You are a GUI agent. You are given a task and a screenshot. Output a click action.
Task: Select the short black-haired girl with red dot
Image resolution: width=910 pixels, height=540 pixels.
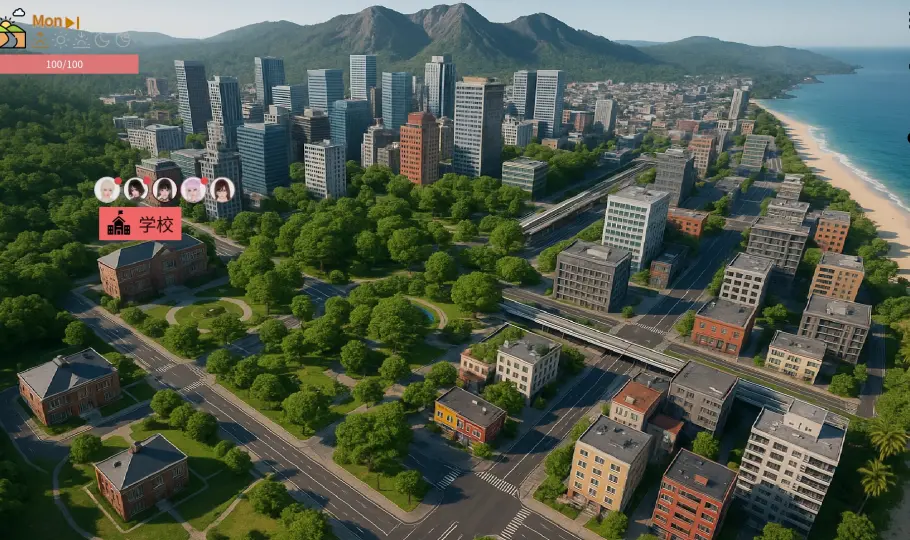pos(136,189)
